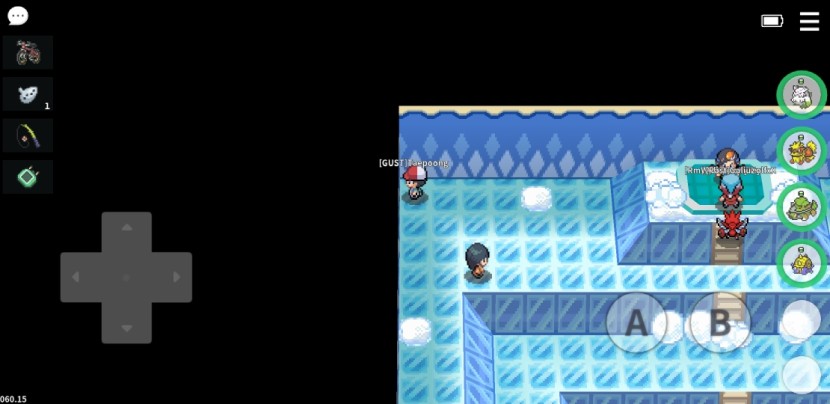This screenshot has width=830, height=404.
Task: Select the white Pokémon in first party slot
Action: click(x=801, y=95)
